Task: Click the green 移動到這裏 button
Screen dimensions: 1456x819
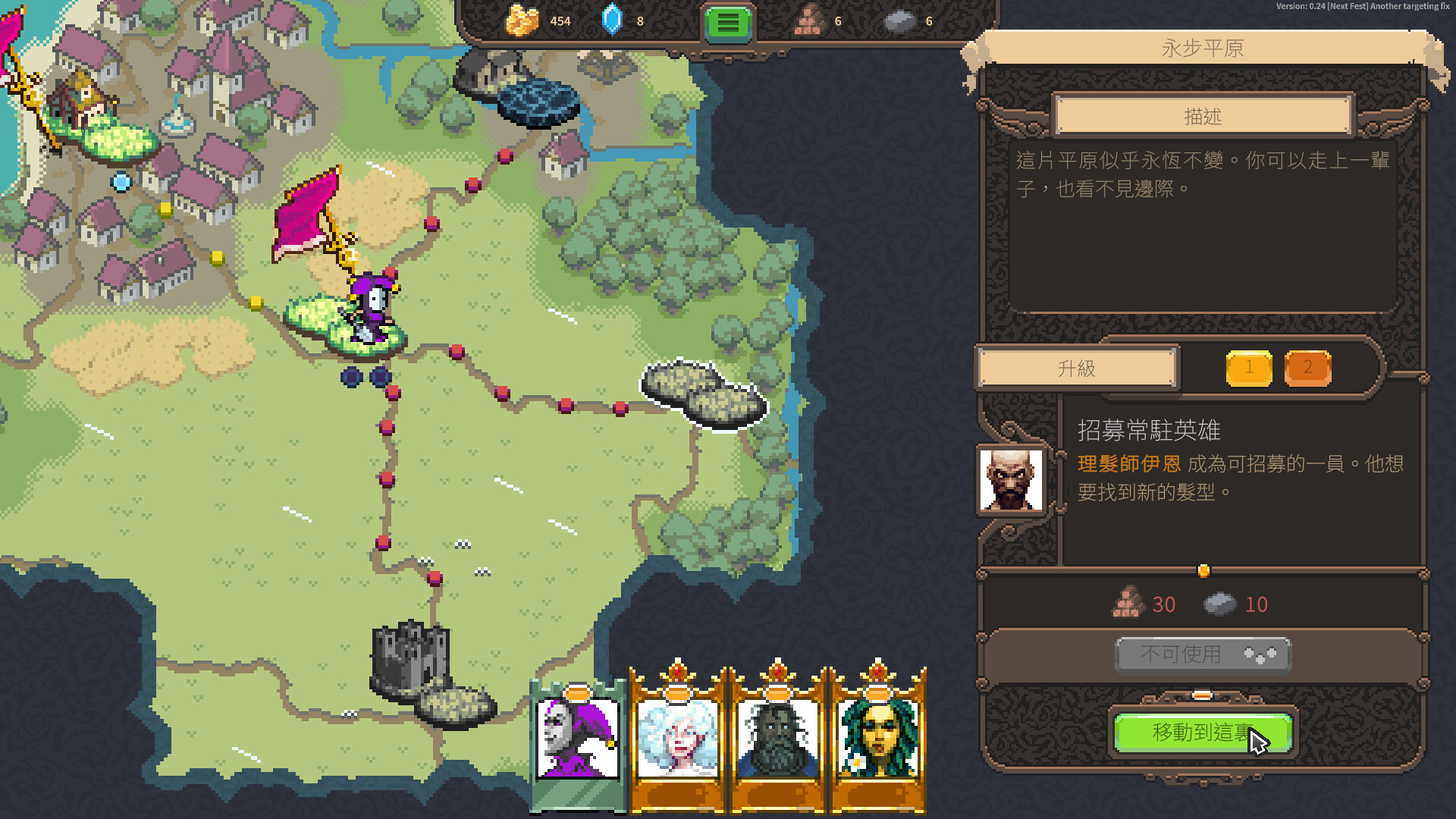Action: pyautogui.click(x=1203, y=733)
